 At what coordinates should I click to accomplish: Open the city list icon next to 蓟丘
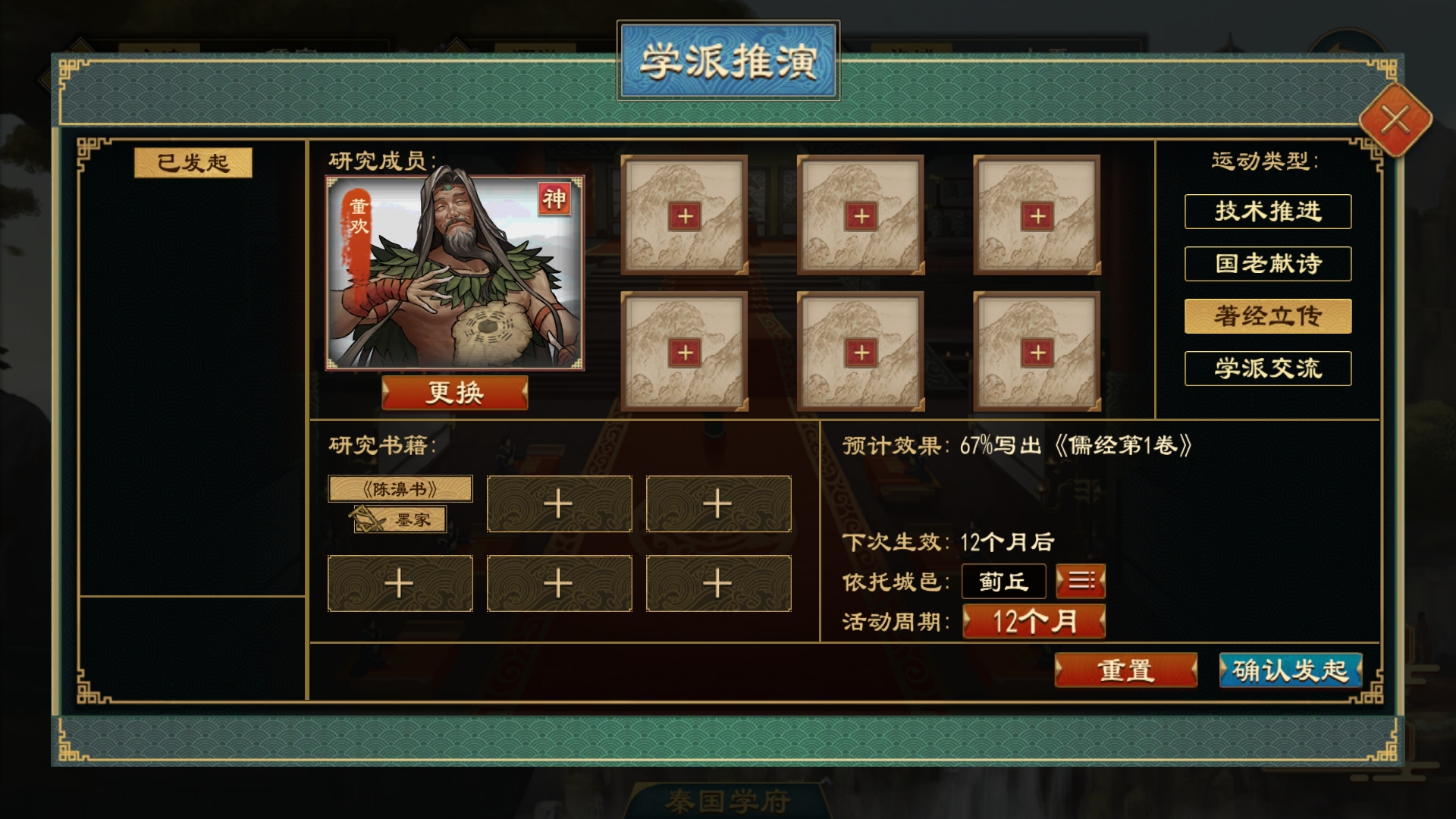1080,581
